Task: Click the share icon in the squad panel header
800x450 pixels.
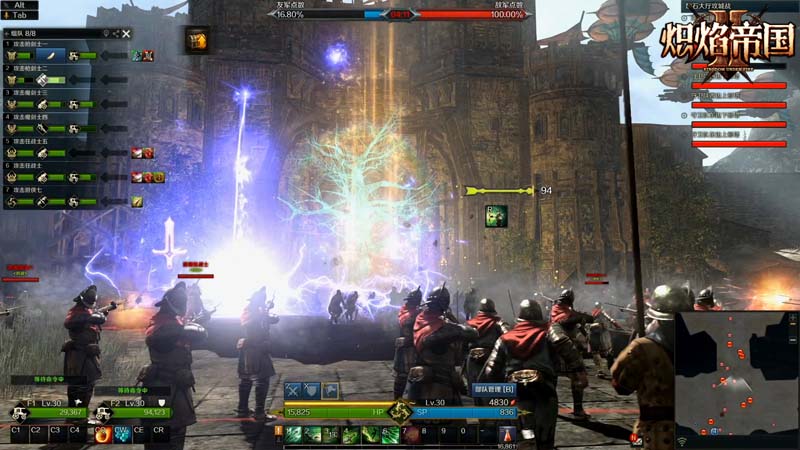Action: (116, 34)
